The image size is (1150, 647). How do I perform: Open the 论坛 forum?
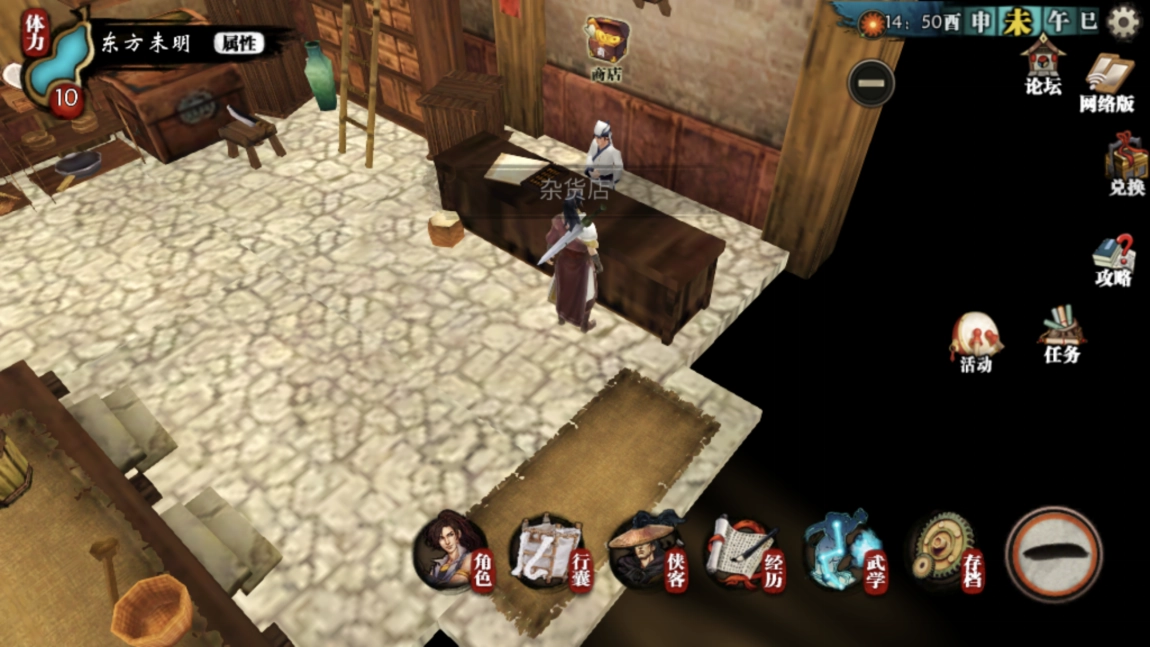click(1043, 63)
